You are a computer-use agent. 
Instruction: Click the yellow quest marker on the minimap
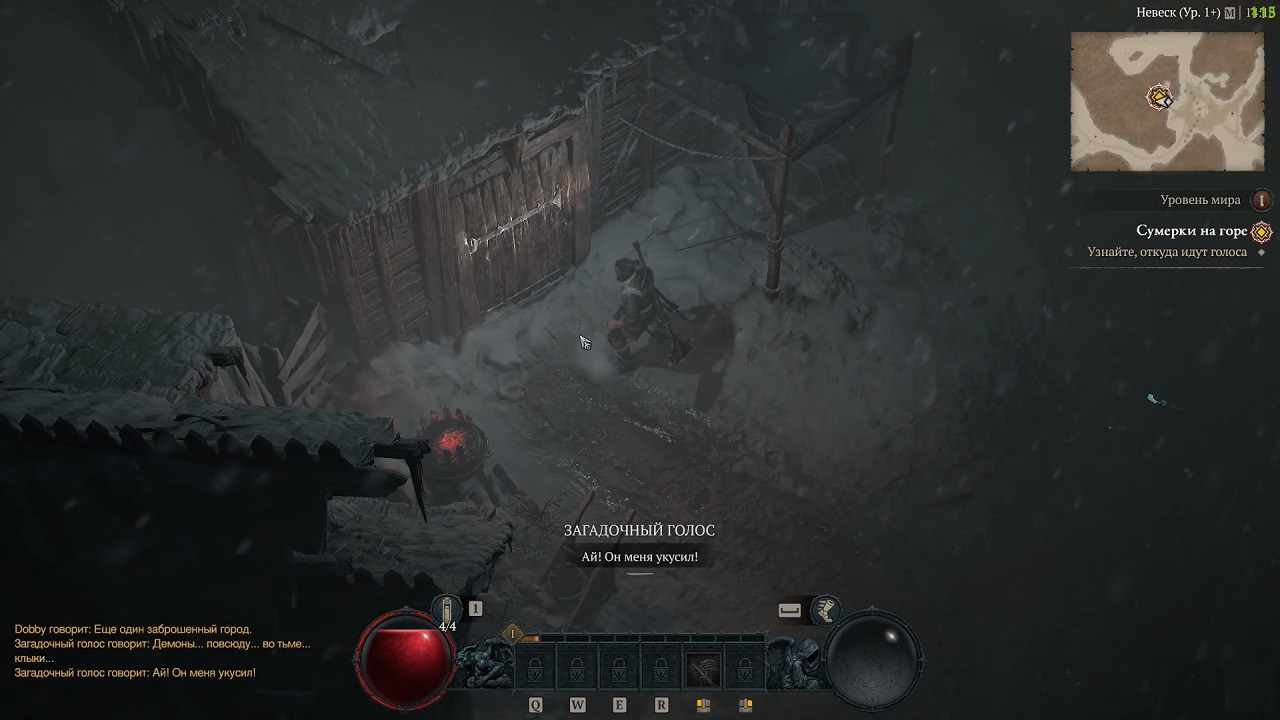[x=1159, y=97]
